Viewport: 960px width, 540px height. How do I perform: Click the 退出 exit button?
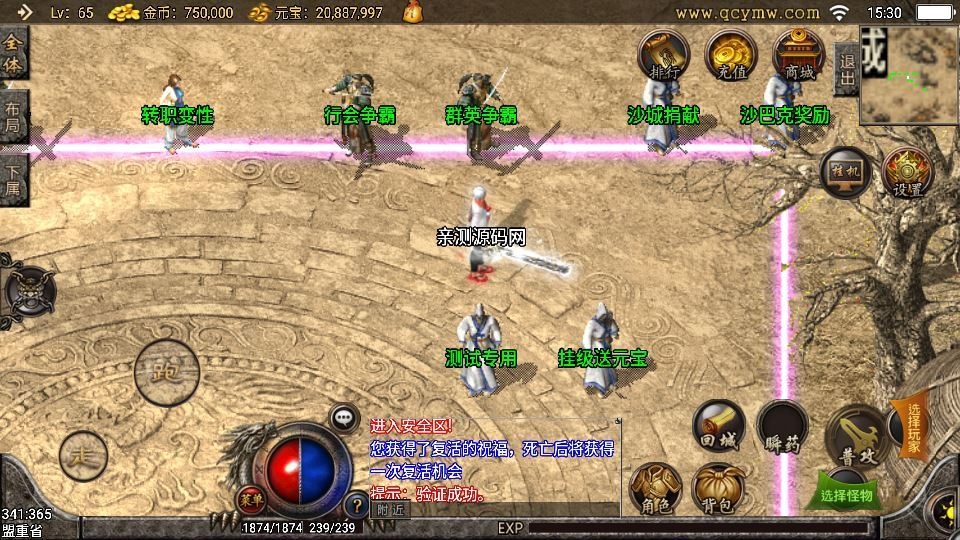point(846,69)
